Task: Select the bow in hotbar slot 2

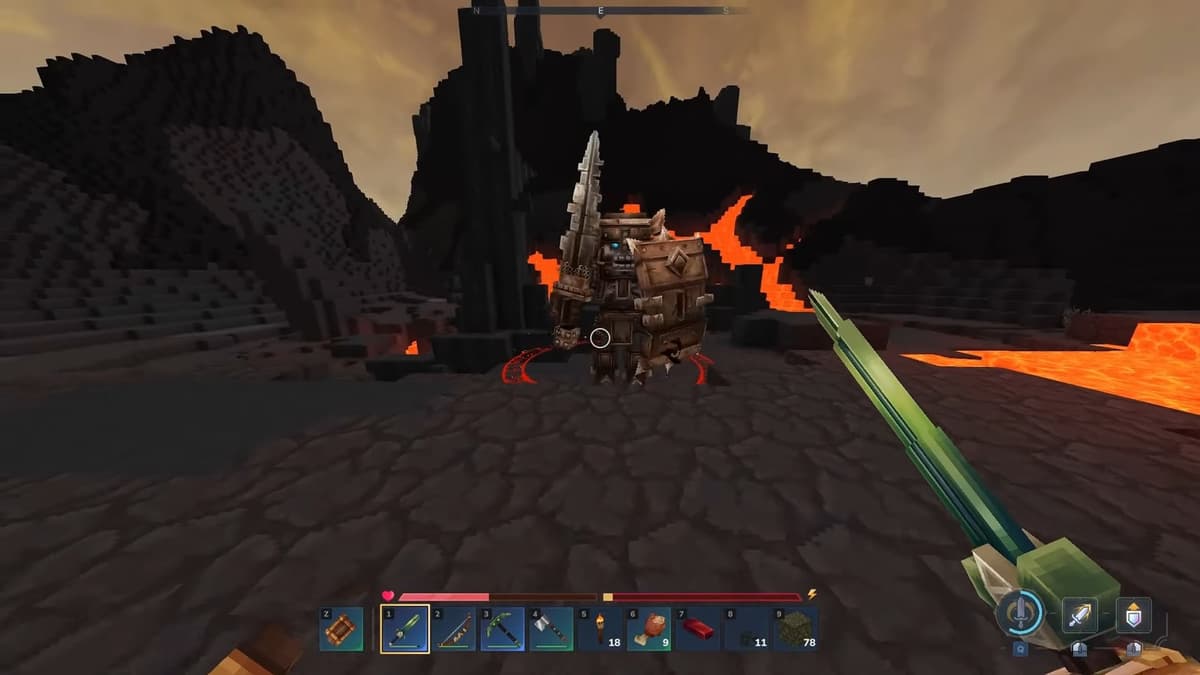Action: pyautogui.click(x=454, y=630)
